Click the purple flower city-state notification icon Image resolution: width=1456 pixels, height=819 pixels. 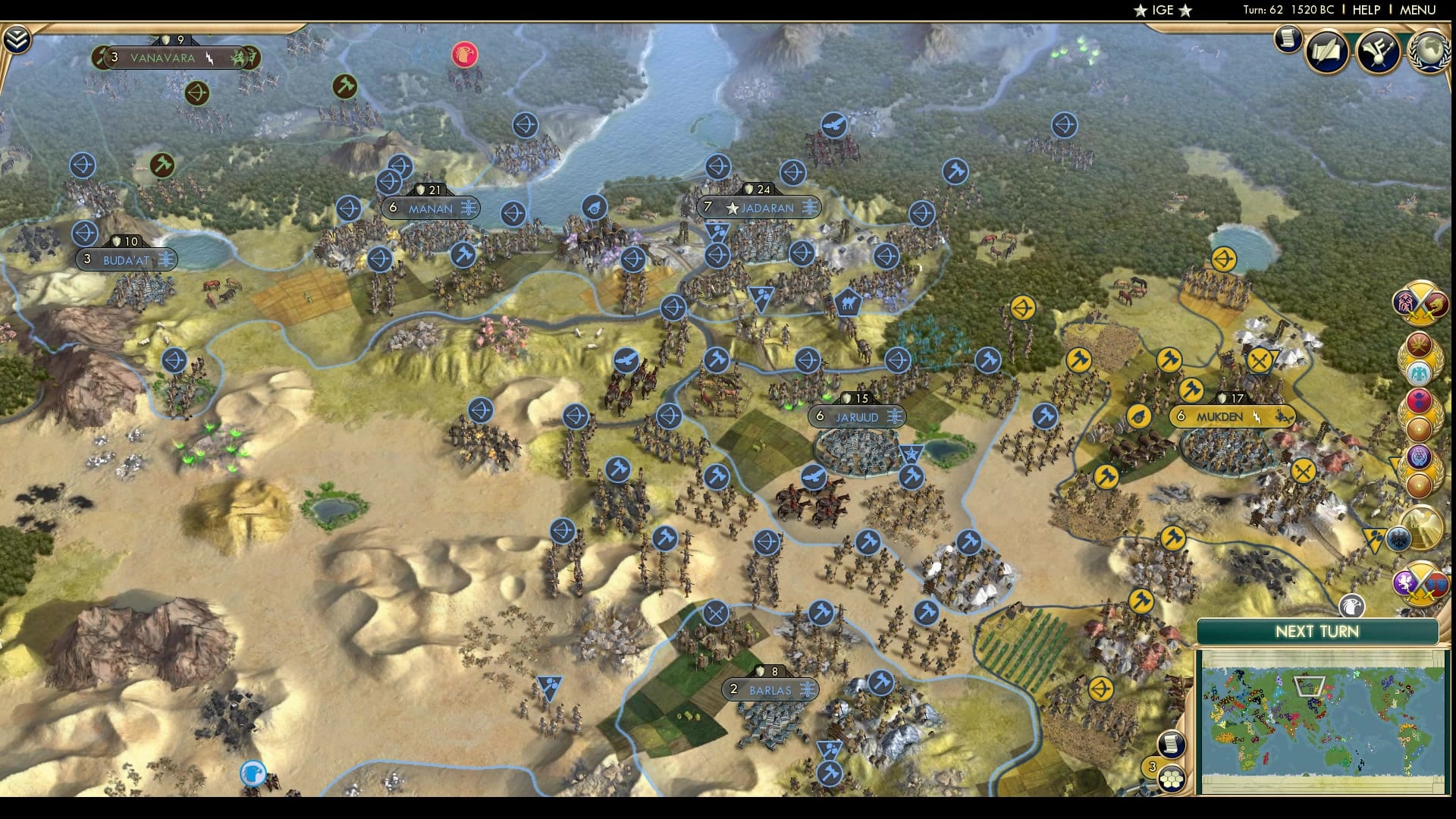[x=1420, y=457]
